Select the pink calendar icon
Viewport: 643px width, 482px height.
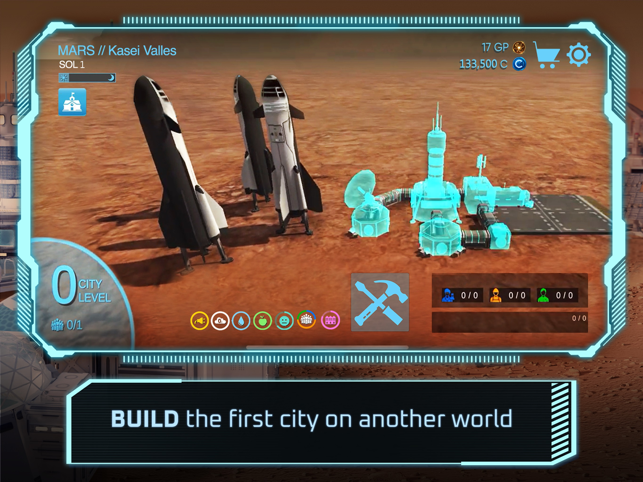tap(329, 320)
